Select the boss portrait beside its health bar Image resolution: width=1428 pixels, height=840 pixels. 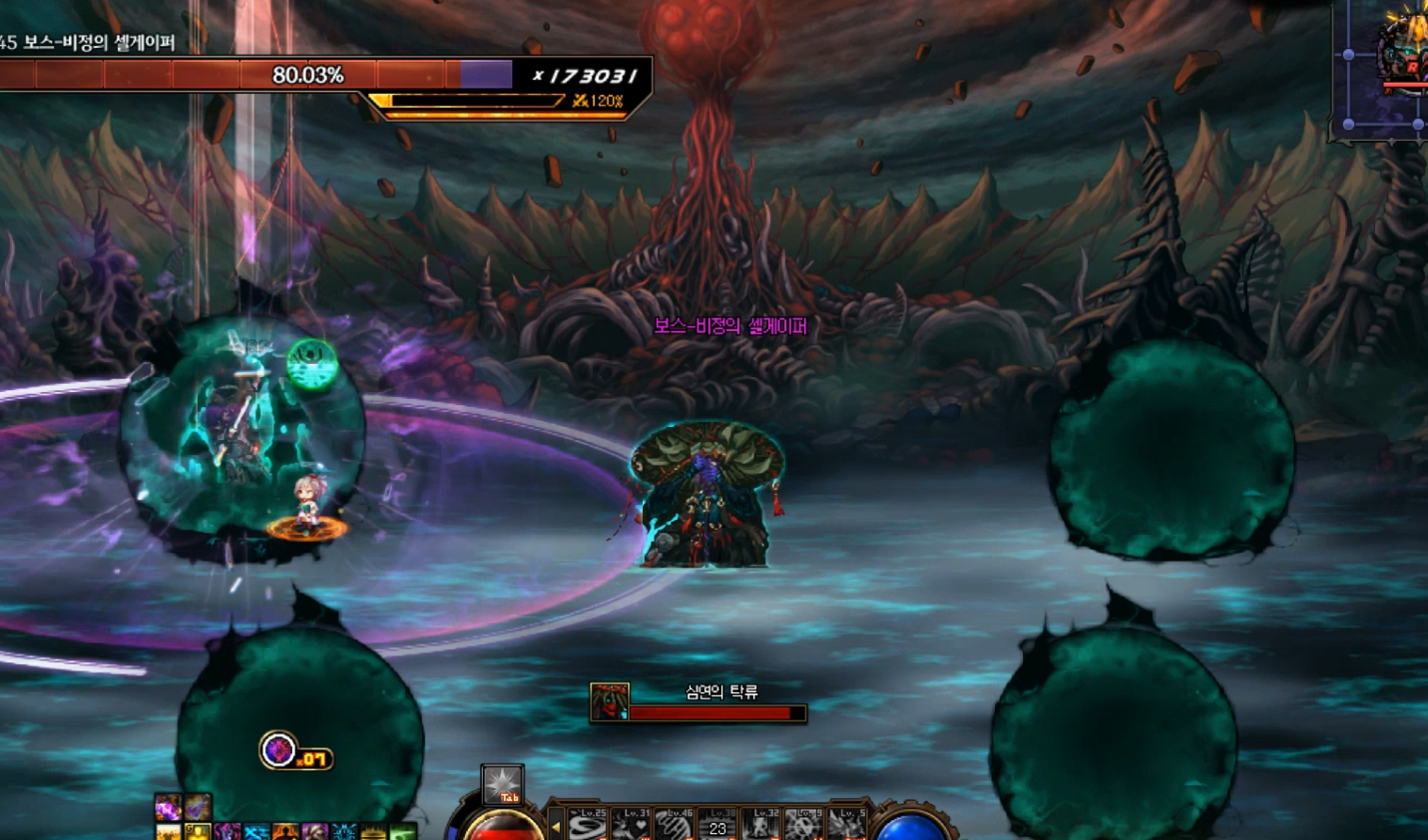tap(609, 701)
